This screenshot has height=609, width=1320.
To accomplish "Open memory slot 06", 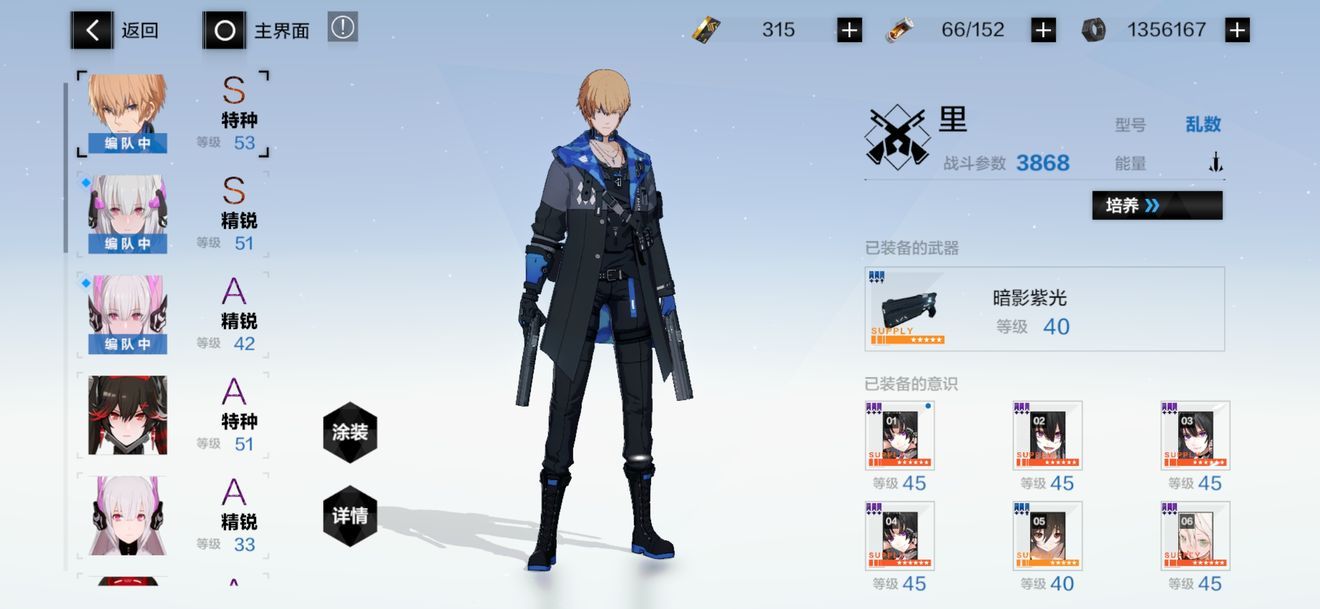I will click(1195, 535).
